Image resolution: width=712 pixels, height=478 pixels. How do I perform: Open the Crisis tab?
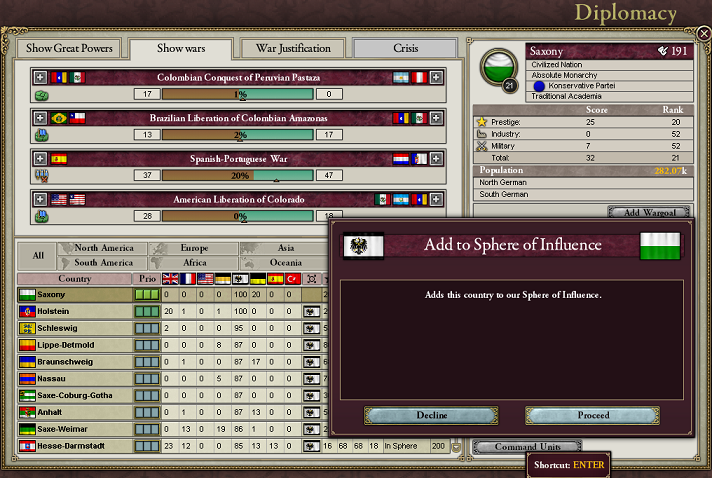pyautogui.click(x=405, y=48)
